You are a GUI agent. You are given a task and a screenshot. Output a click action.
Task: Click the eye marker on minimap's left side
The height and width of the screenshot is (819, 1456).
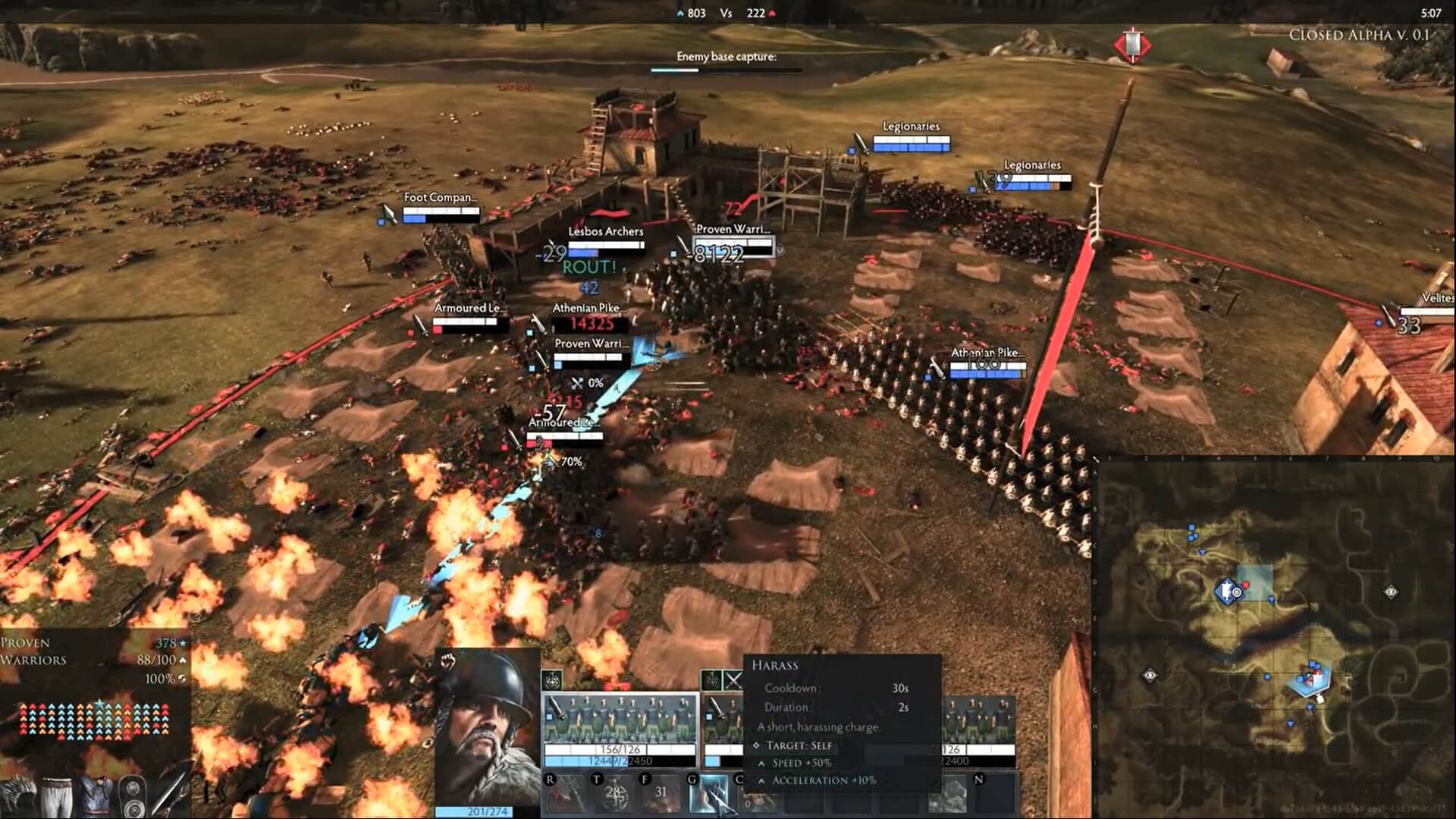(x=1150, y=674)
